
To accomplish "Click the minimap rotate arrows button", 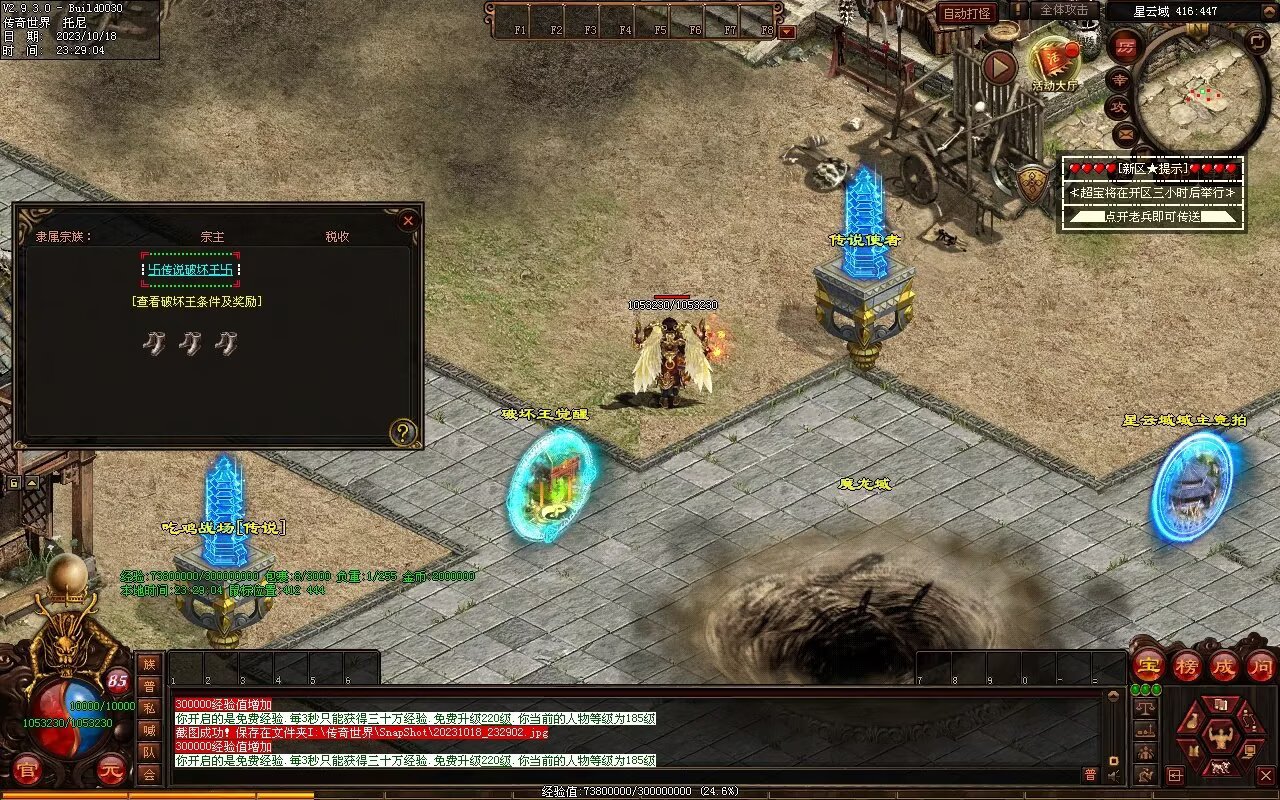I will (x=1258, y=41).
